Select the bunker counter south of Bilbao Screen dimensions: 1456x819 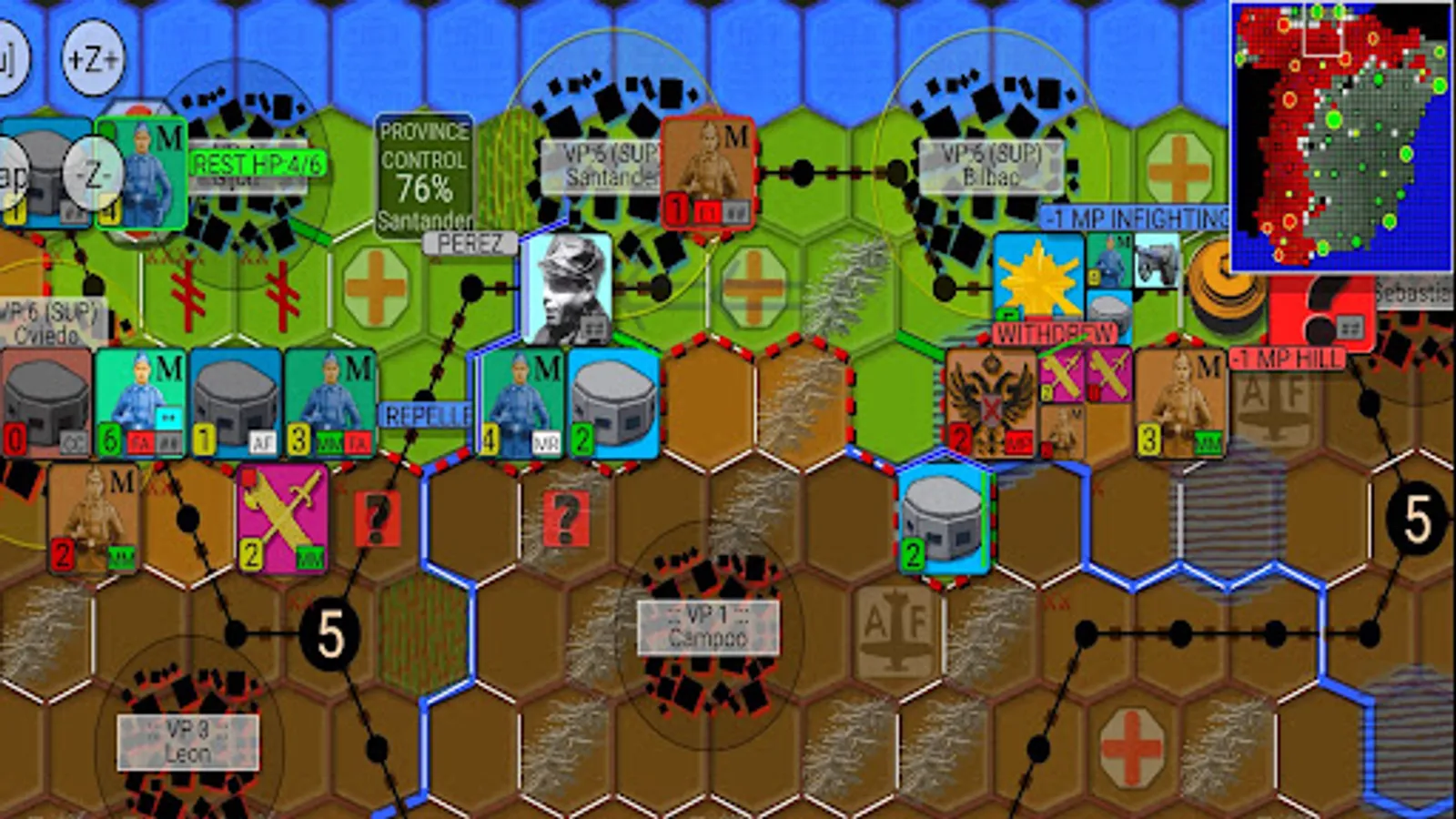click(x=942, y=523)
